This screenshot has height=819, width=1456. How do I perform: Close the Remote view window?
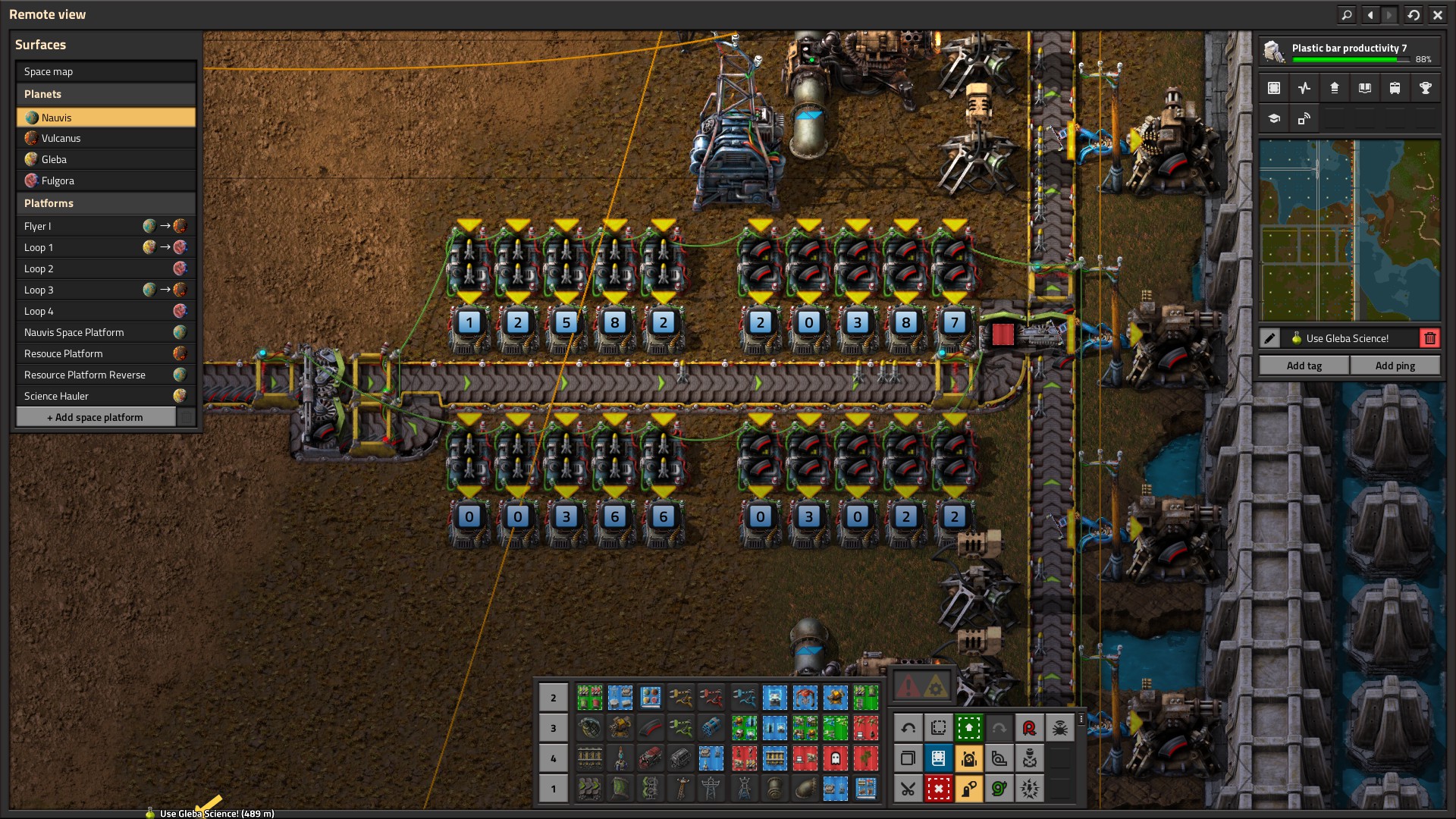(1437, 14)
